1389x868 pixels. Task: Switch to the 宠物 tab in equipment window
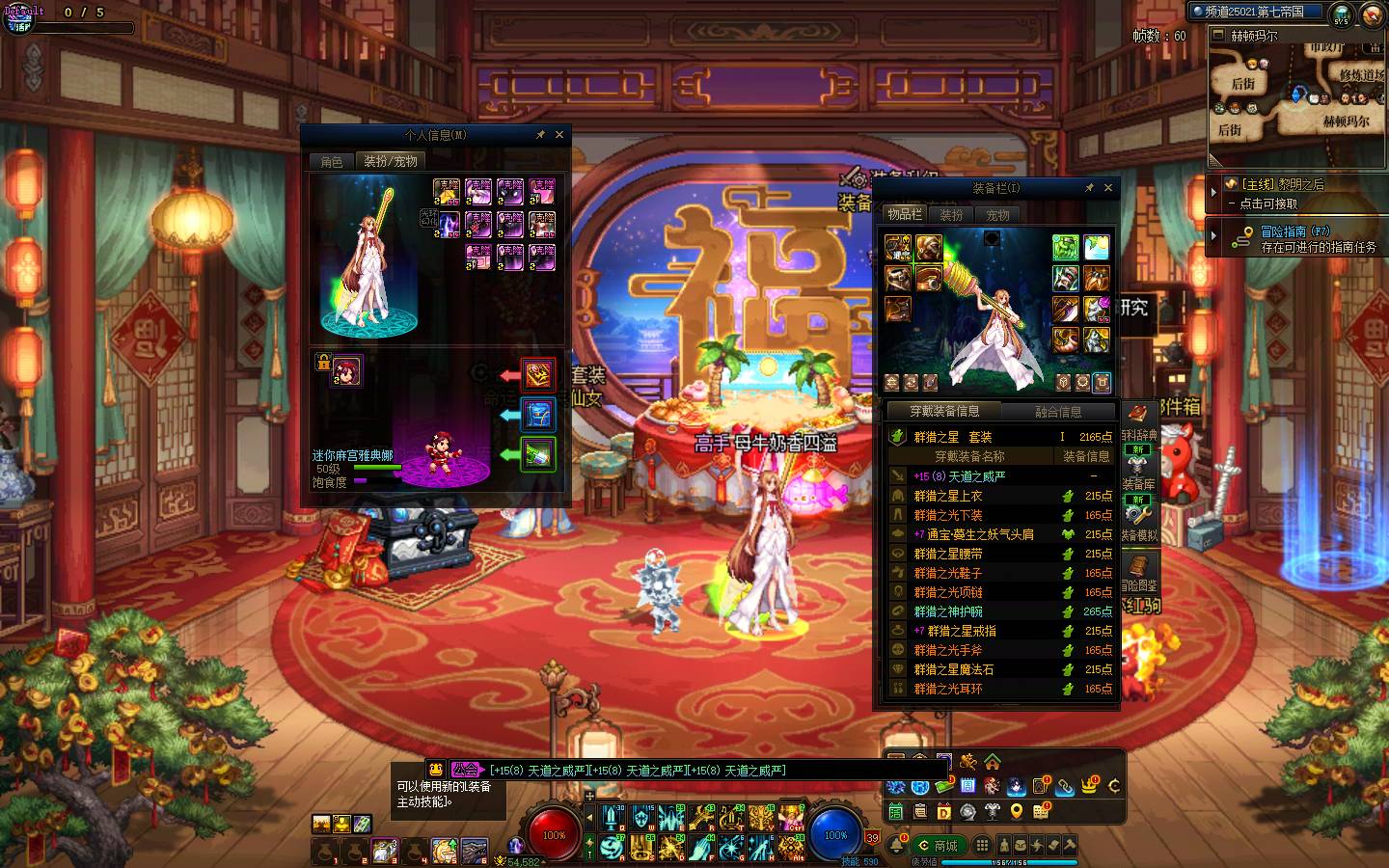[x=997, y=215]
